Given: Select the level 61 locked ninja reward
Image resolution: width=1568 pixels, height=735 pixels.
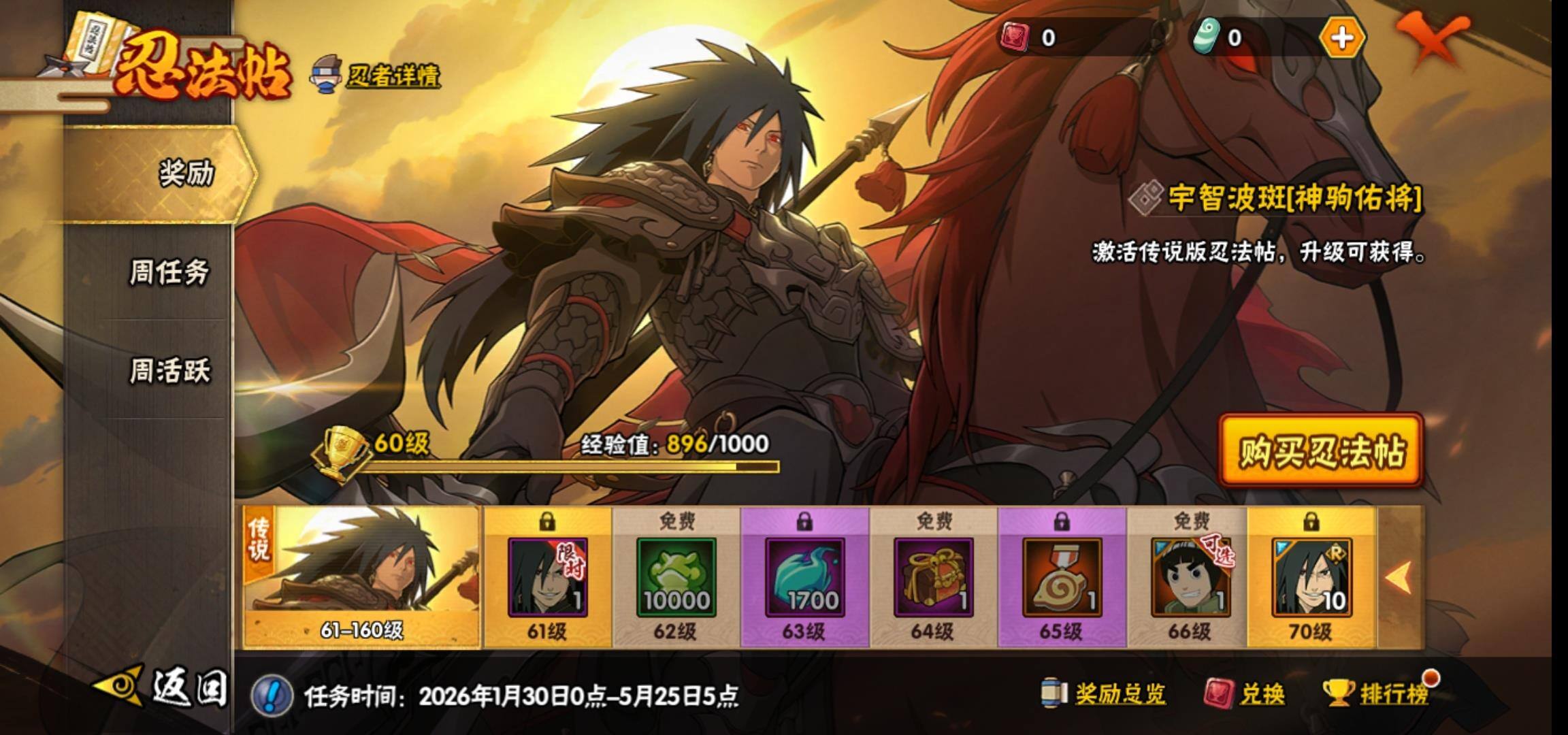Looking at the screenshot, I should [547, 577].
